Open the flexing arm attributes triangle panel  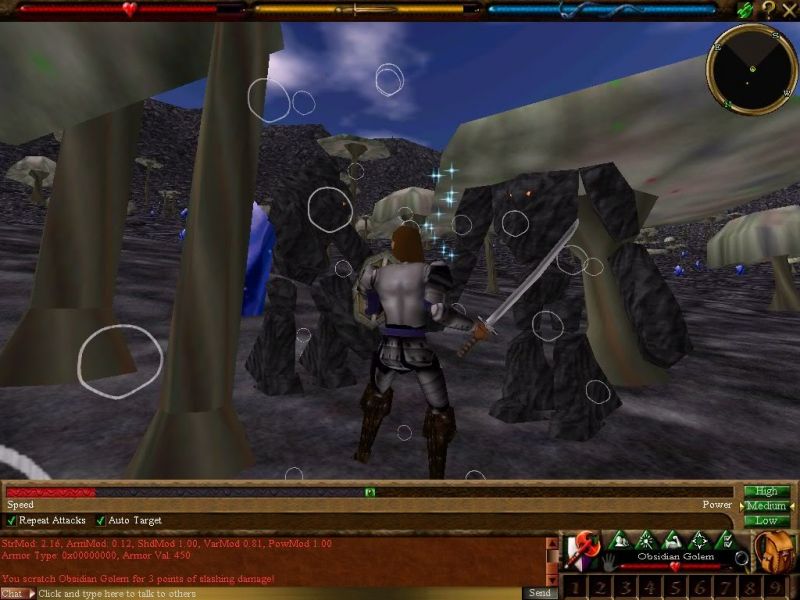click(x=672, y=541)
